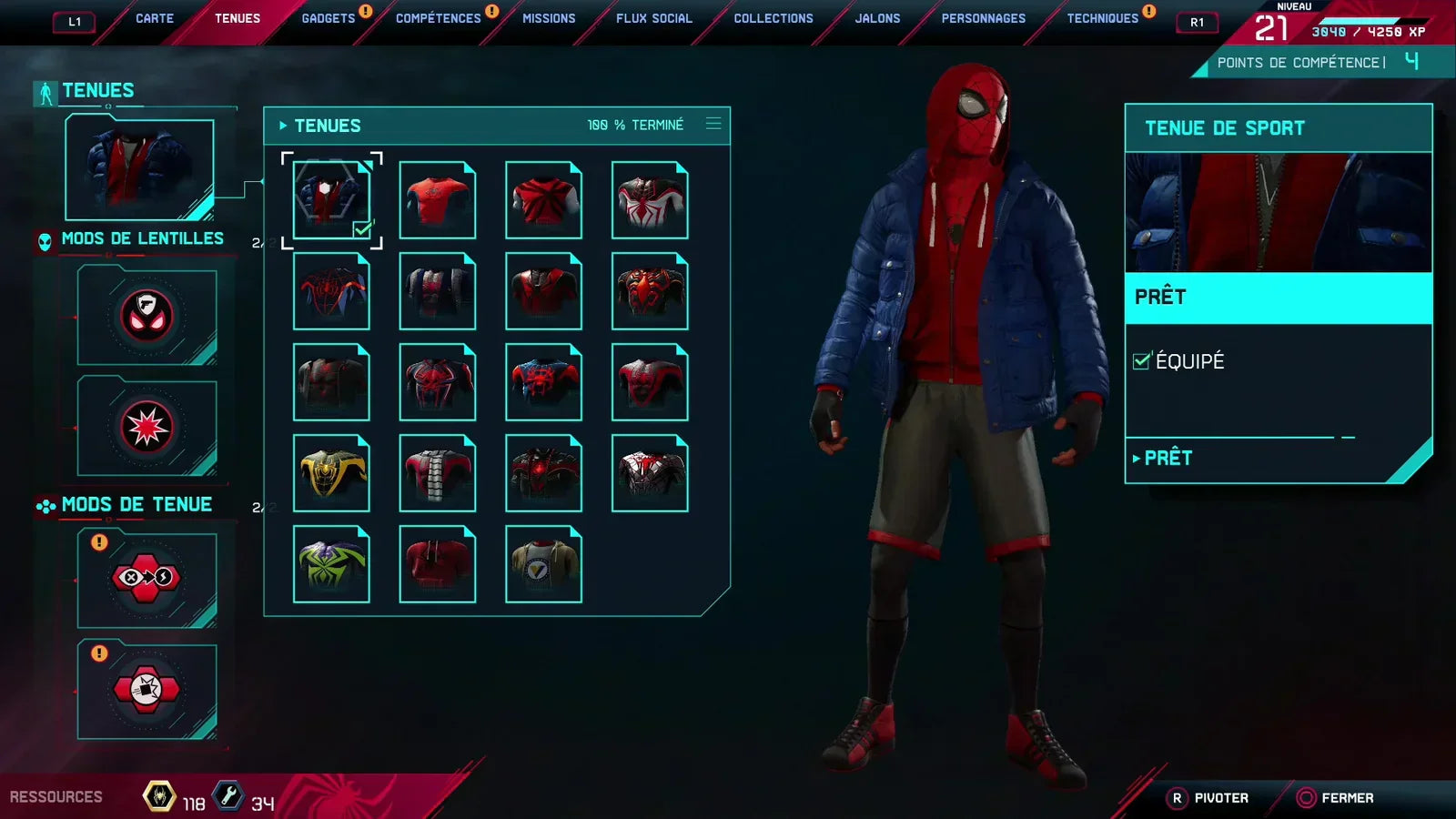Uncheck the ÉQUIPÉ checkbox
1456x819 pixels.
[1142, 360]
